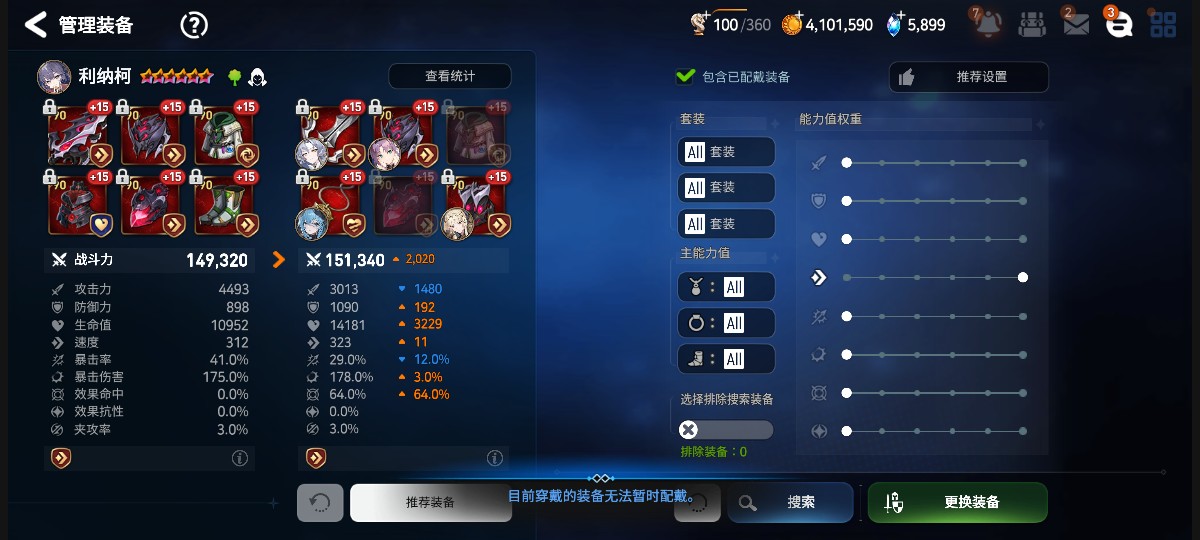Image resolution: width=1200 pixels, height=540 pixels.
Task: Adjust the speed stat weight slider
Action: pyautogui.click(x=1022, y=277)
